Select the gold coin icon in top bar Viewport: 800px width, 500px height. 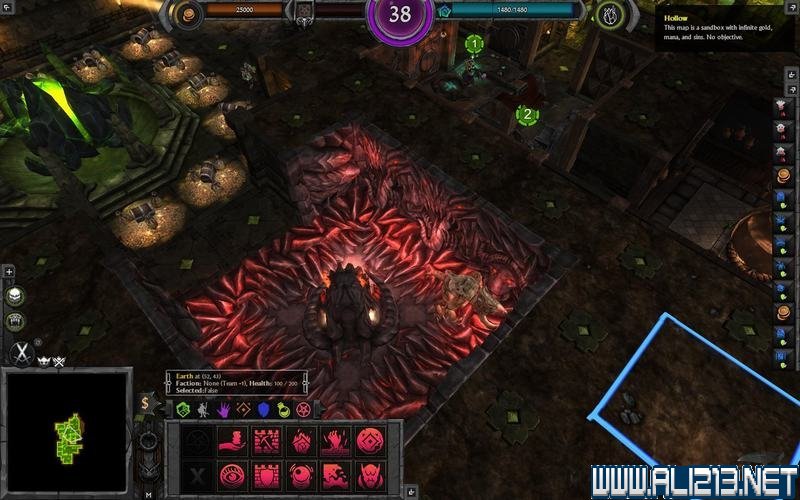[x=184, y=14]
